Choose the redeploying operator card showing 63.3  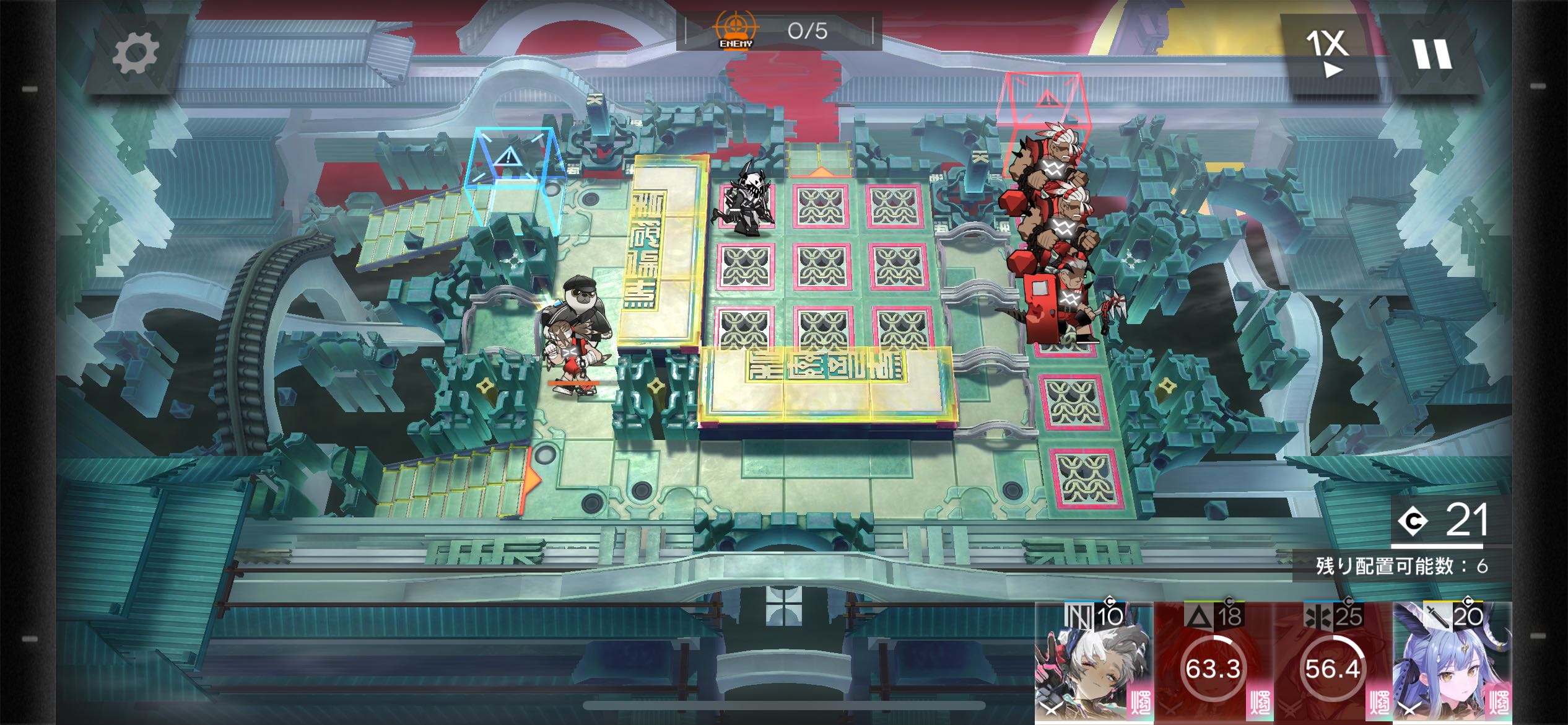click(x=1213, y=663)
